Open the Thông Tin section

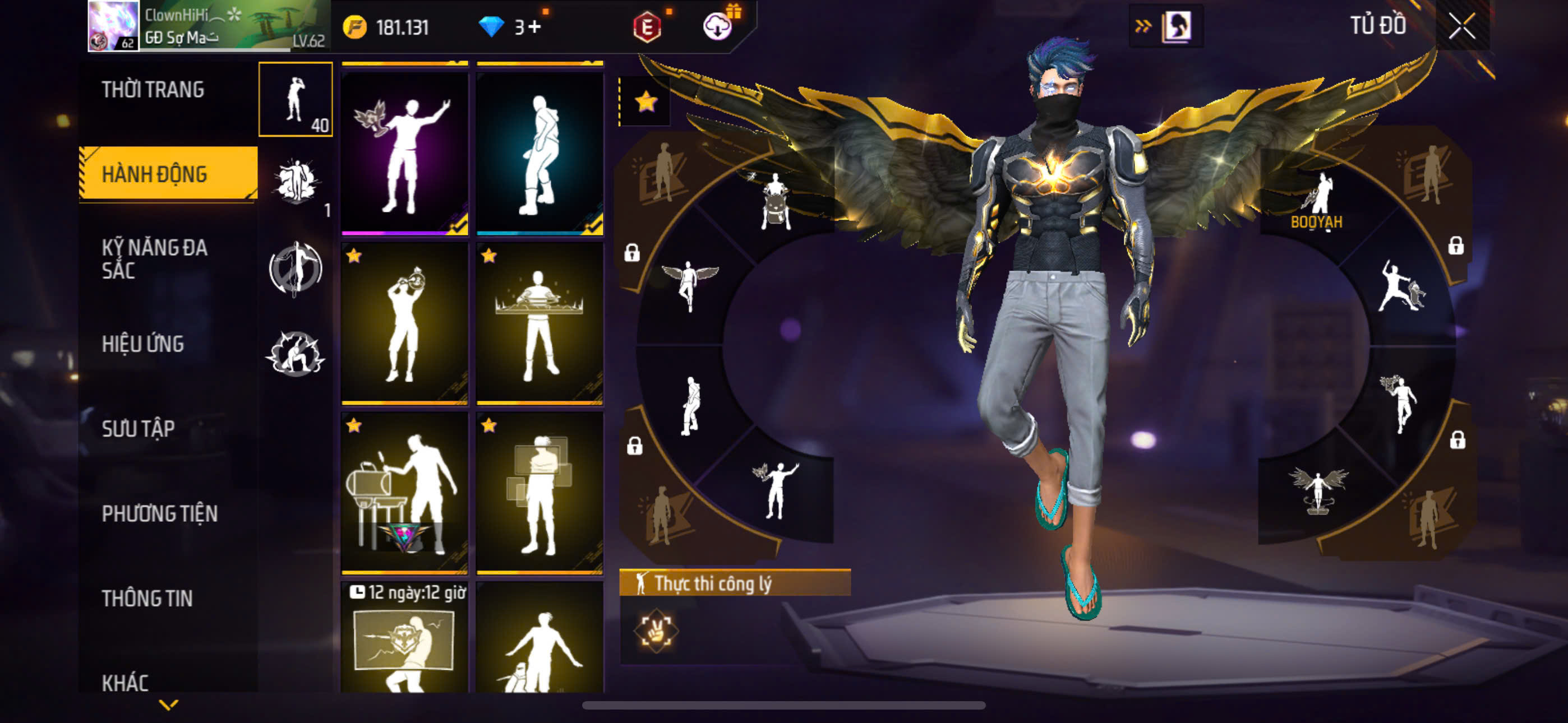point(147,598)
